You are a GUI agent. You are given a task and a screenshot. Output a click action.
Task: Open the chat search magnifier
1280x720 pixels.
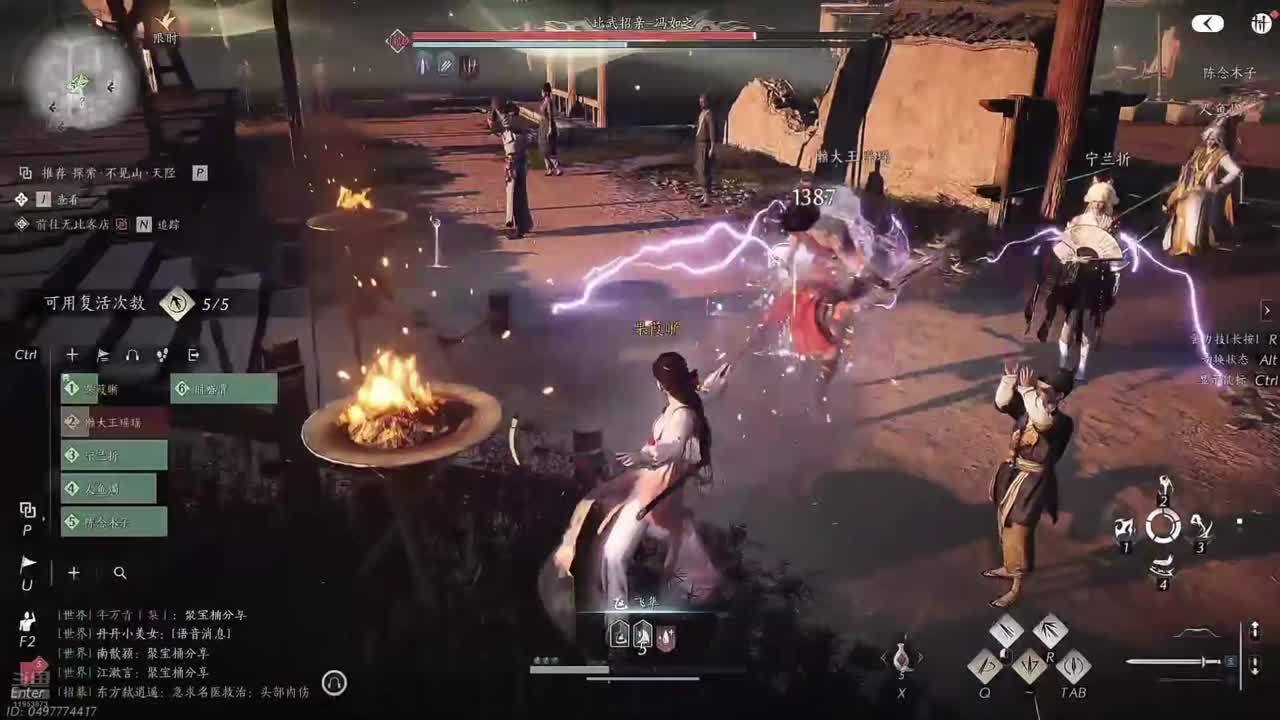[x=120, y=573]
